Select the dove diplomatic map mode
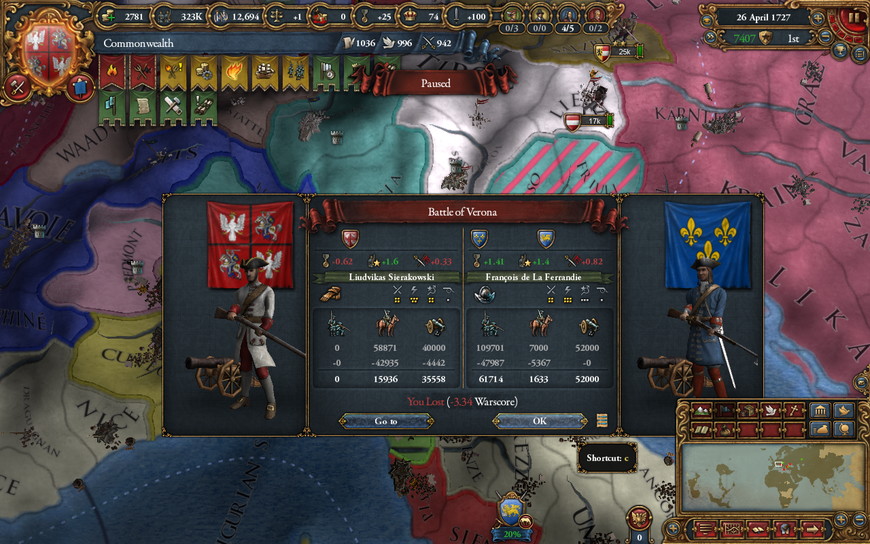 (769, 411)
